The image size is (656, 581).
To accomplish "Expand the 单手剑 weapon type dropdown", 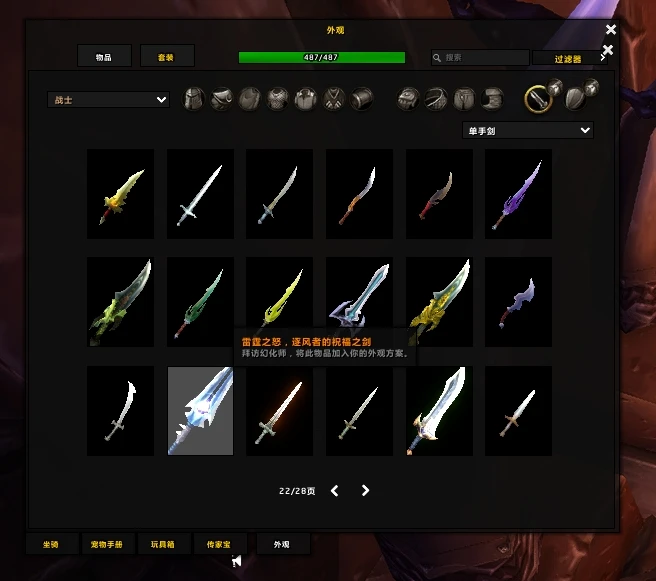I will pyautogui.click(x=528, y=130).
